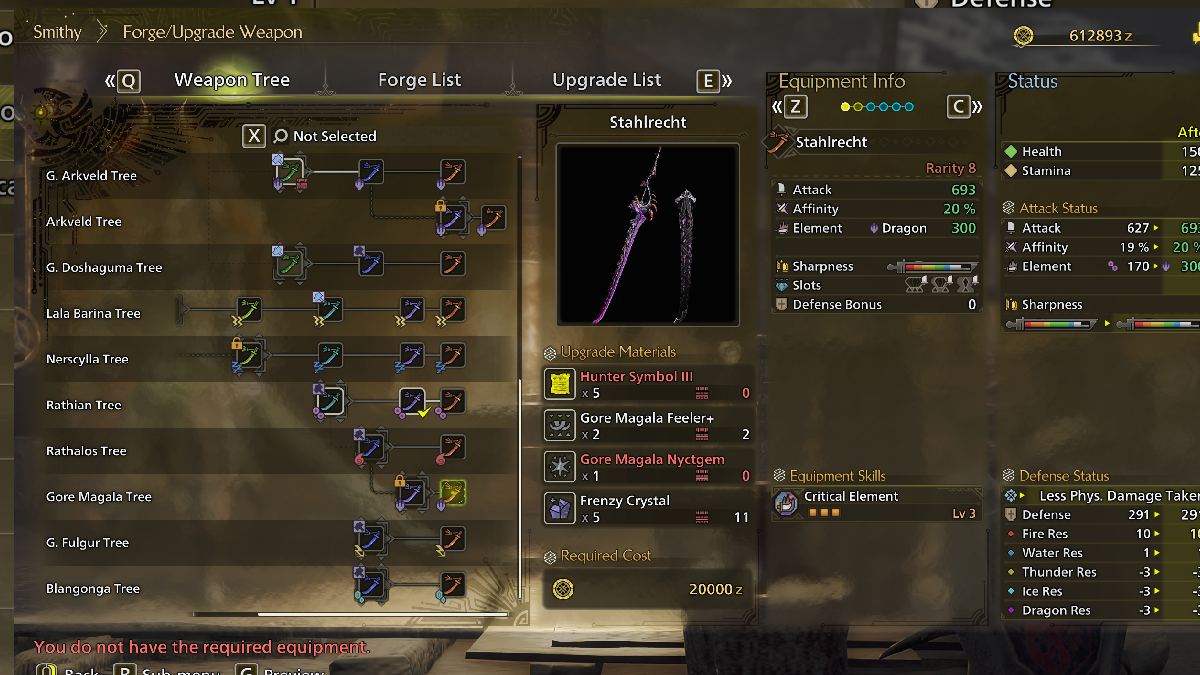Open the Forge List tab
The image size is (1200, 675).
[419, 81]
